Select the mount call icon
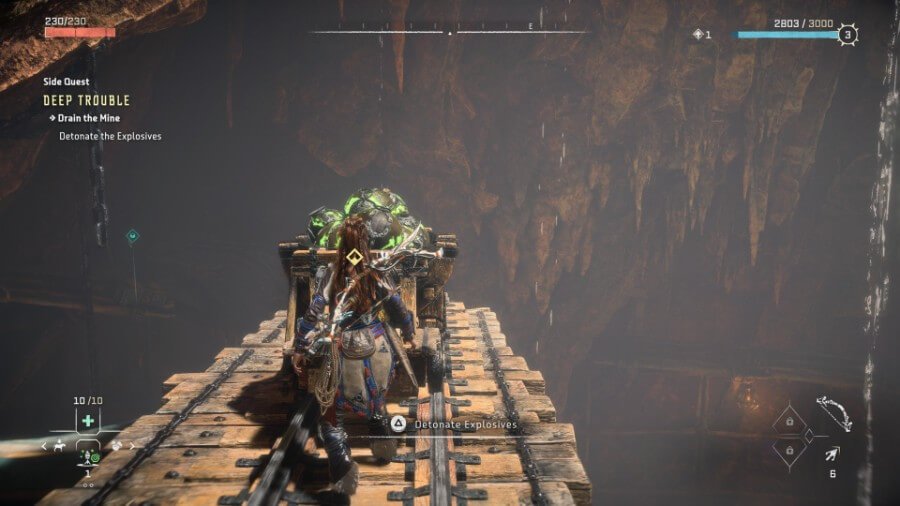 point(60,446)
